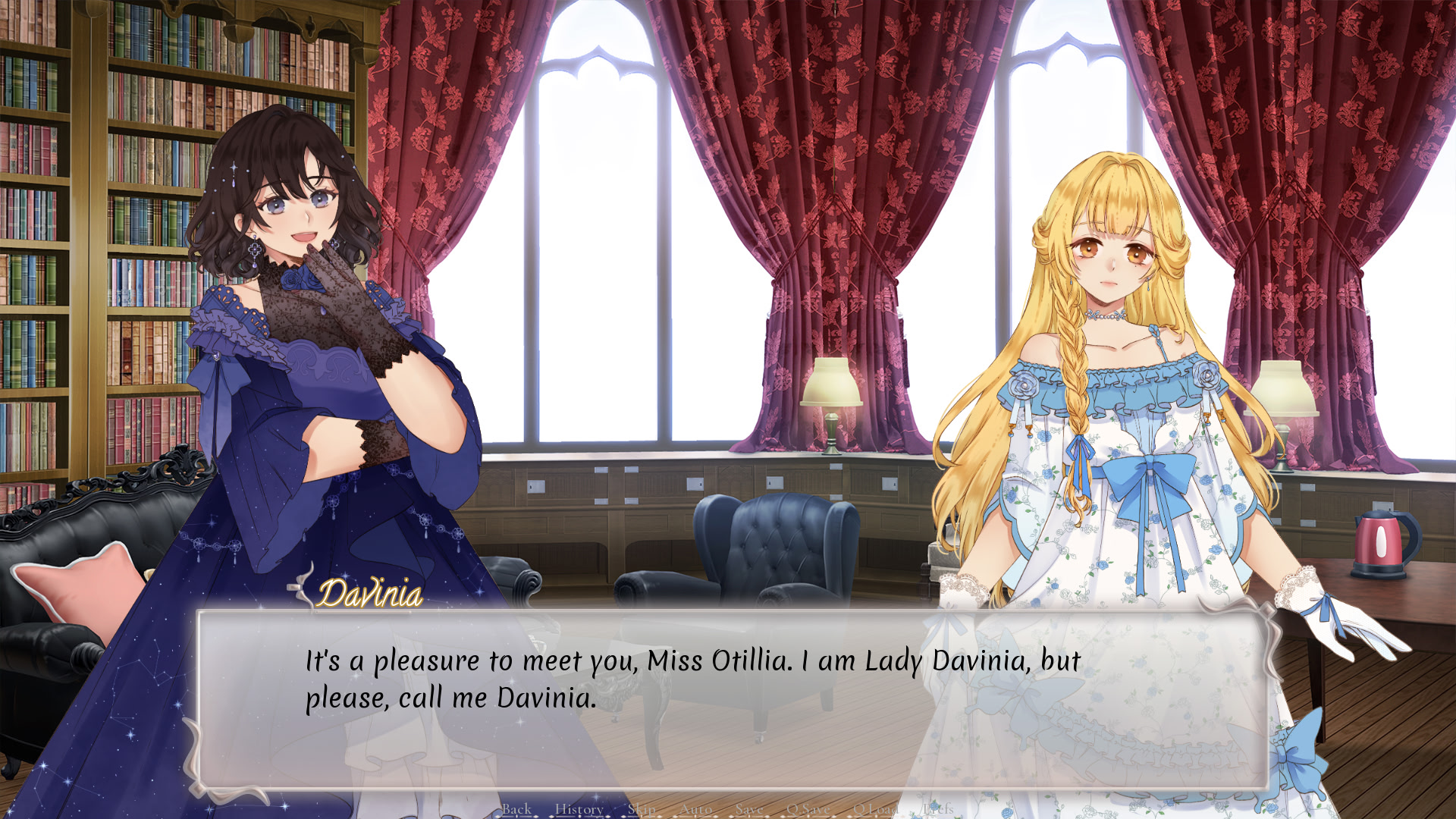Open the Prefs settings menu
1456x819 pixels.
937,809
